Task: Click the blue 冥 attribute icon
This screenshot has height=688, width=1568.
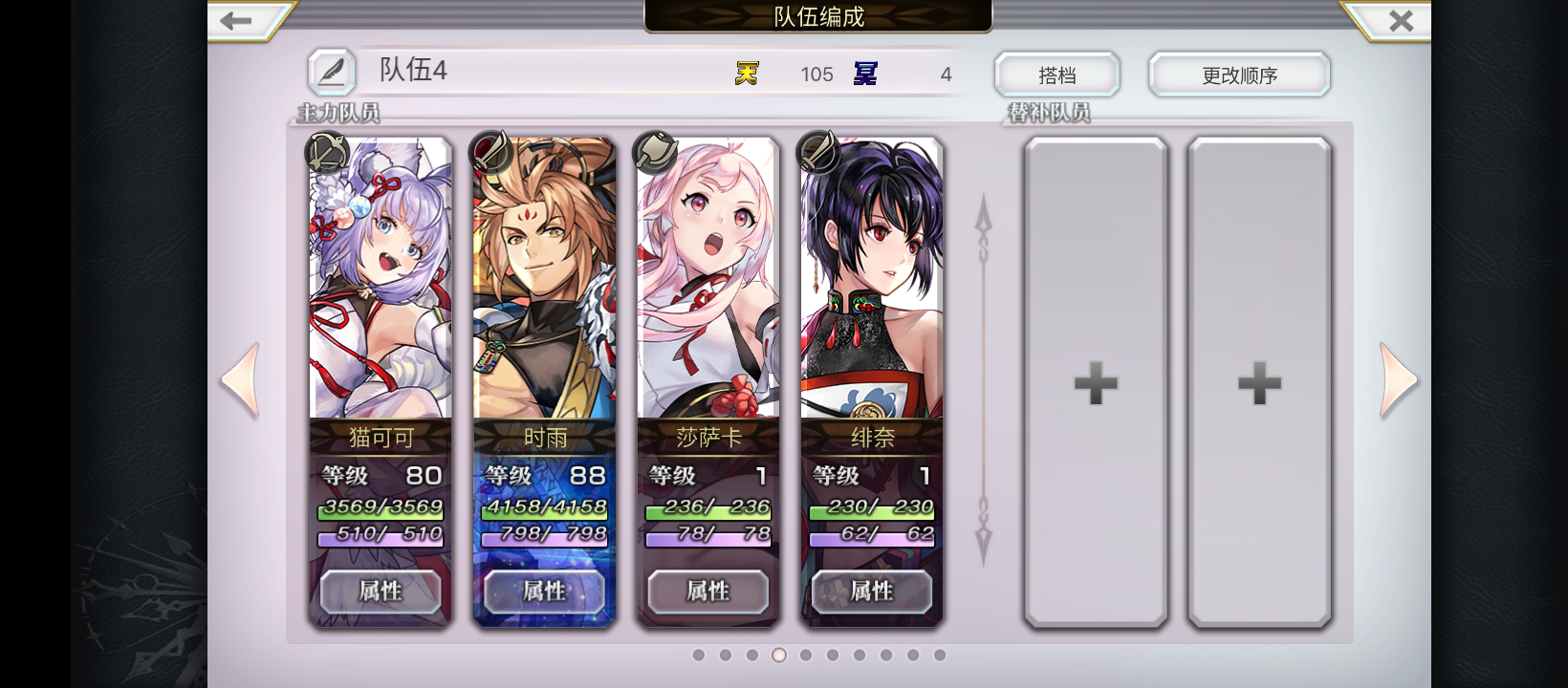Action: 865,73
